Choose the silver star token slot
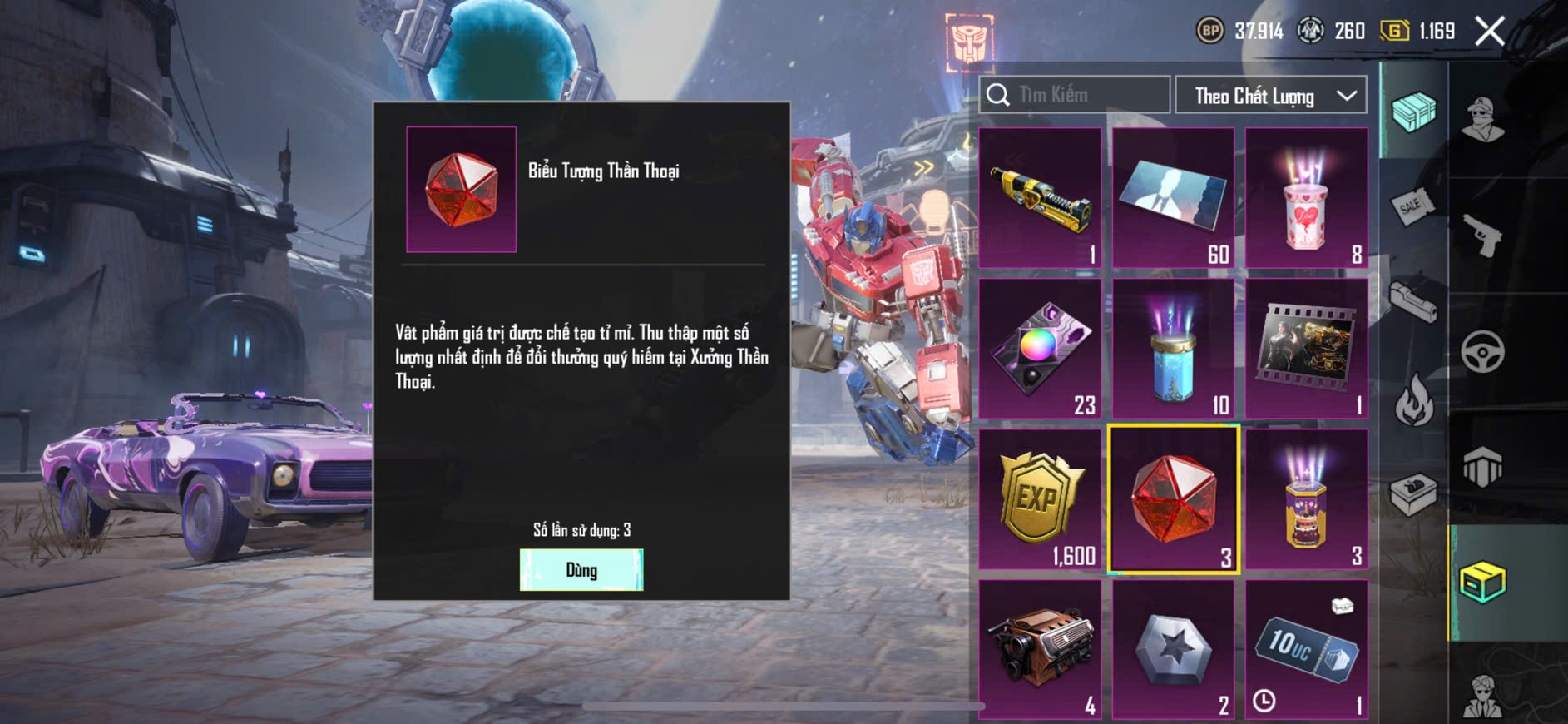This screenshot has height=724, width=1568. (x=1173, y=649)
